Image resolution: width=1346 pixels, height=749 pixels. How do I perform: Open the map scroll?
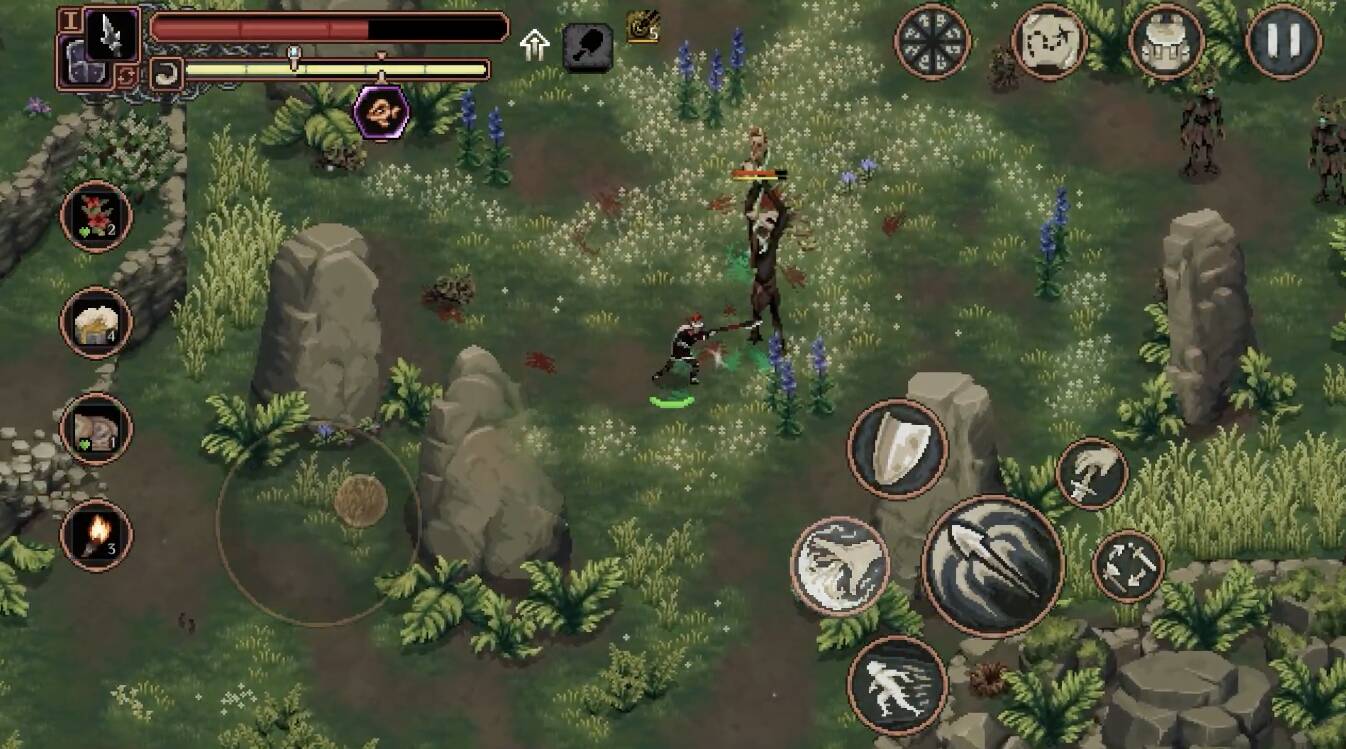click(x=1049, y=42)
